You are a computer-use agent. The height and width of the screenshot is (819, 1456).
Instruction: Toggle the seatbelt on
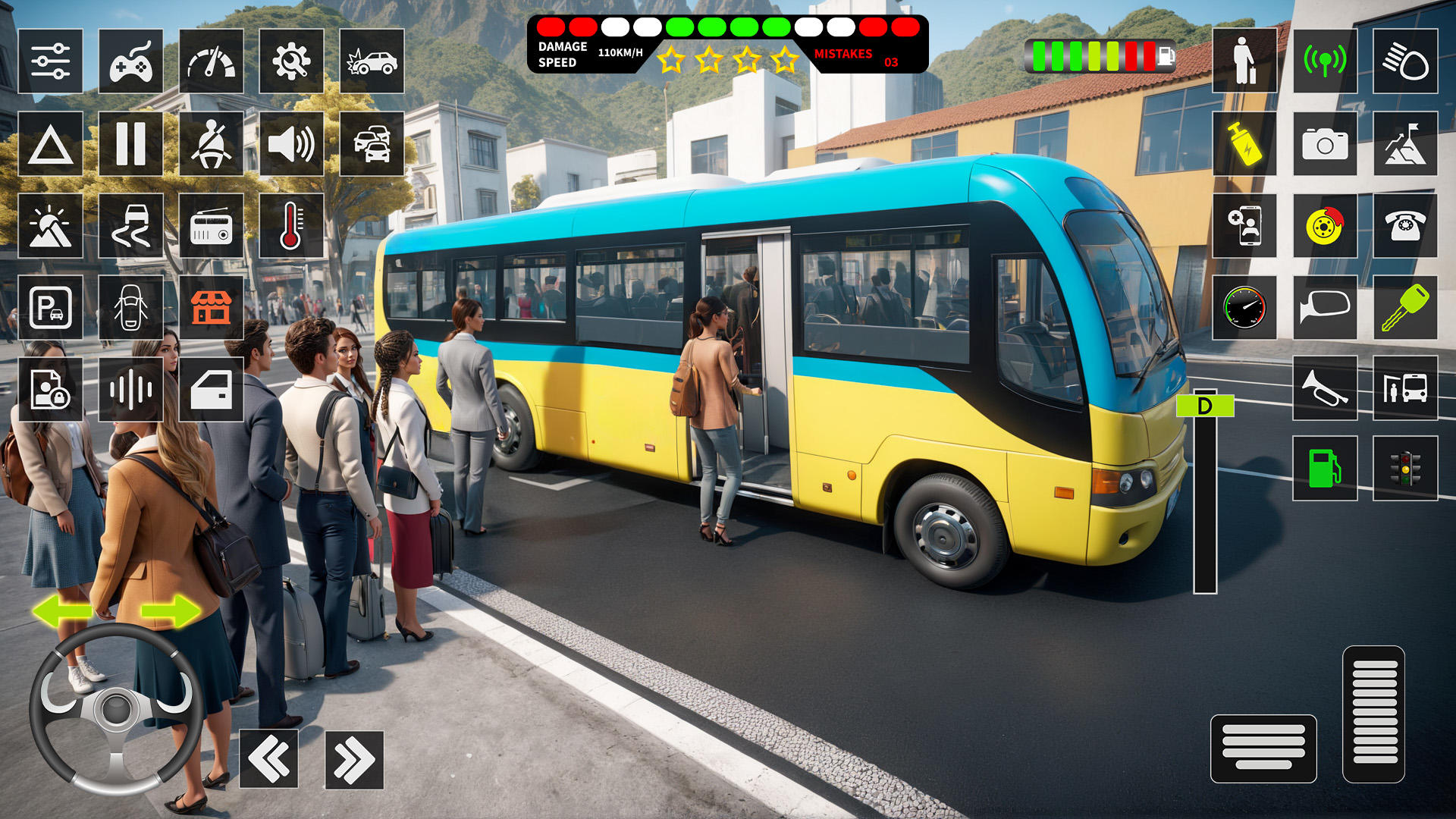click(211, 144)
